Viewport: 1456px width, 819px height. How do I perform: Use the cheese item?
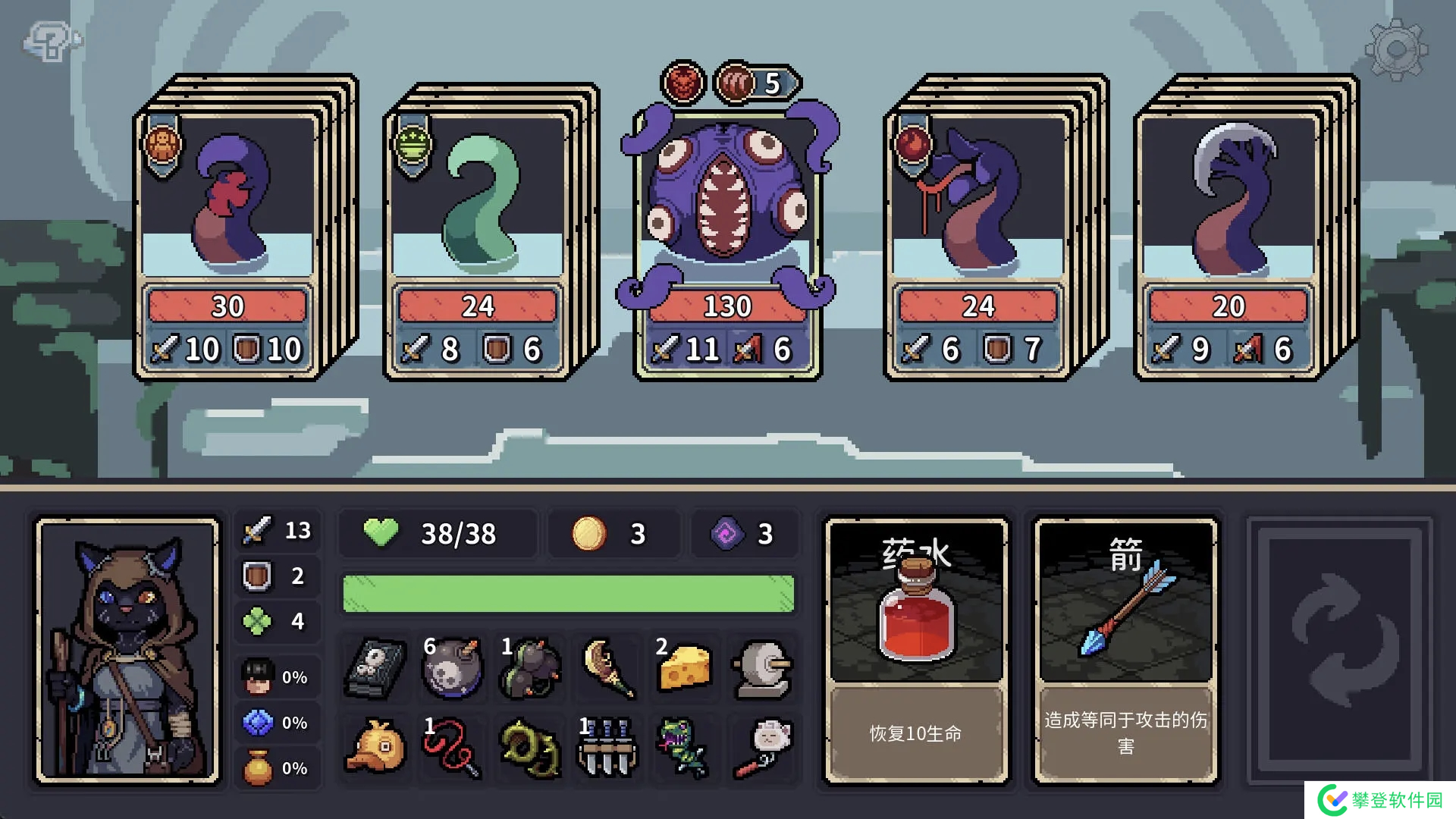[684, 668]
